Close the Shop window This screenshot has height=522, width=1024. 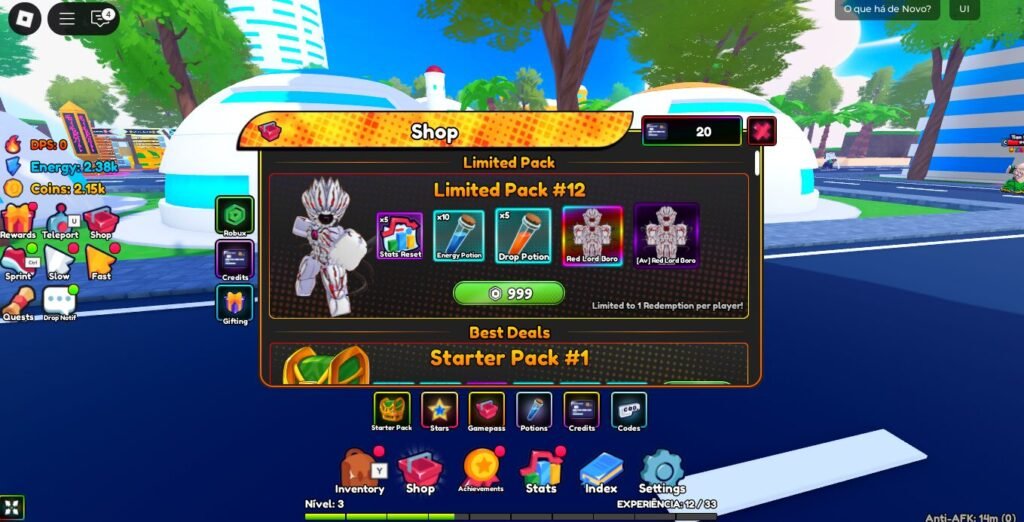coord(762,131)
